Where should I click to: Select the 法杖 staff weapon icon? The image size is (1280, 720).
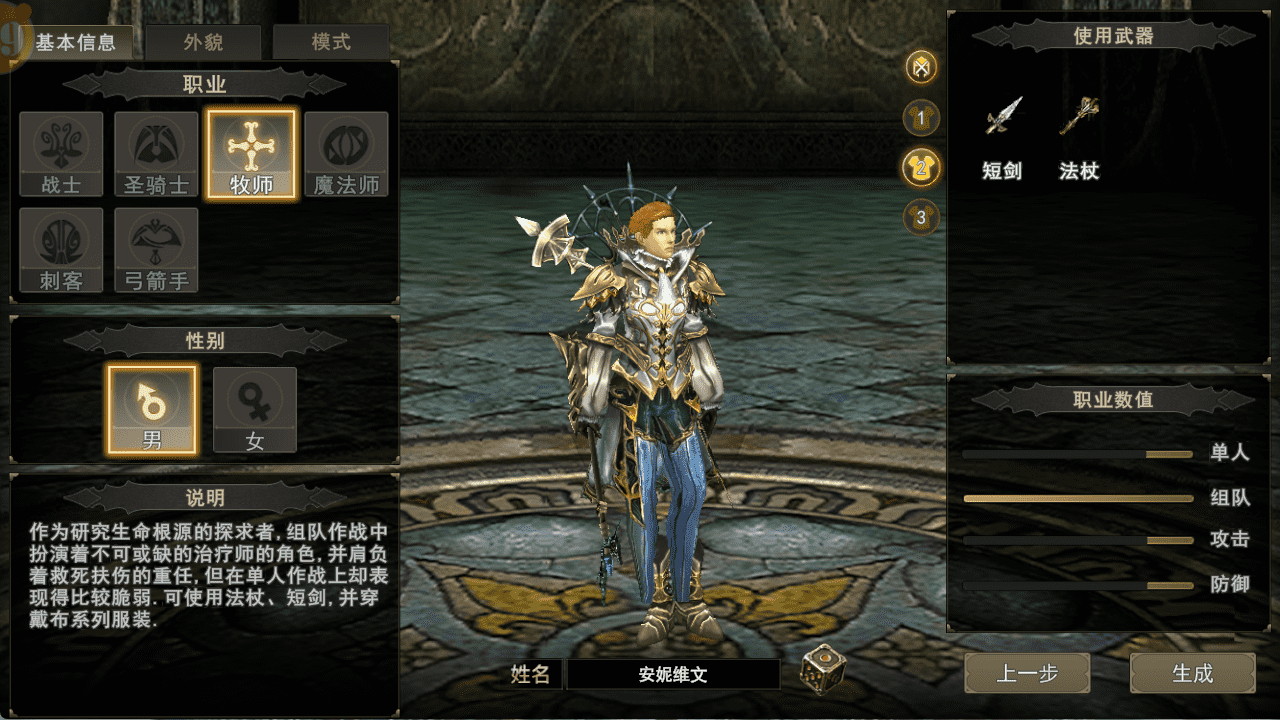[x=1079, y=117]
